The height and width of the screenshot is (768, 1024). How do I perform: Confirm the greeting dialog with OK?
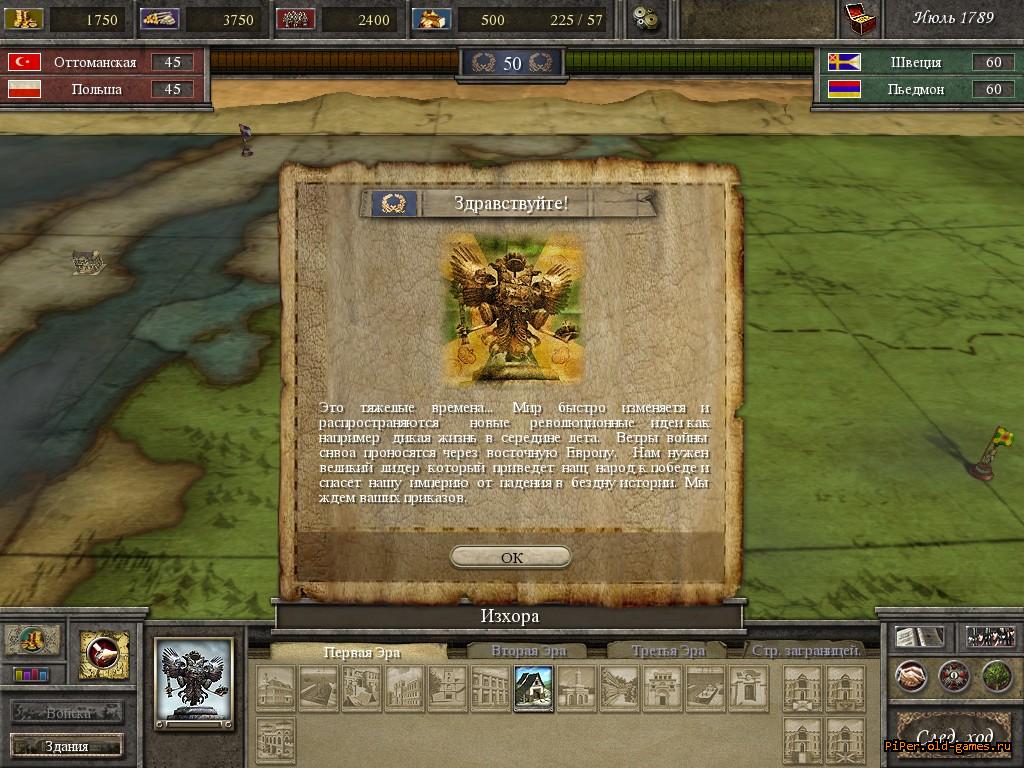pyautogui.click(x=511, y=557)
